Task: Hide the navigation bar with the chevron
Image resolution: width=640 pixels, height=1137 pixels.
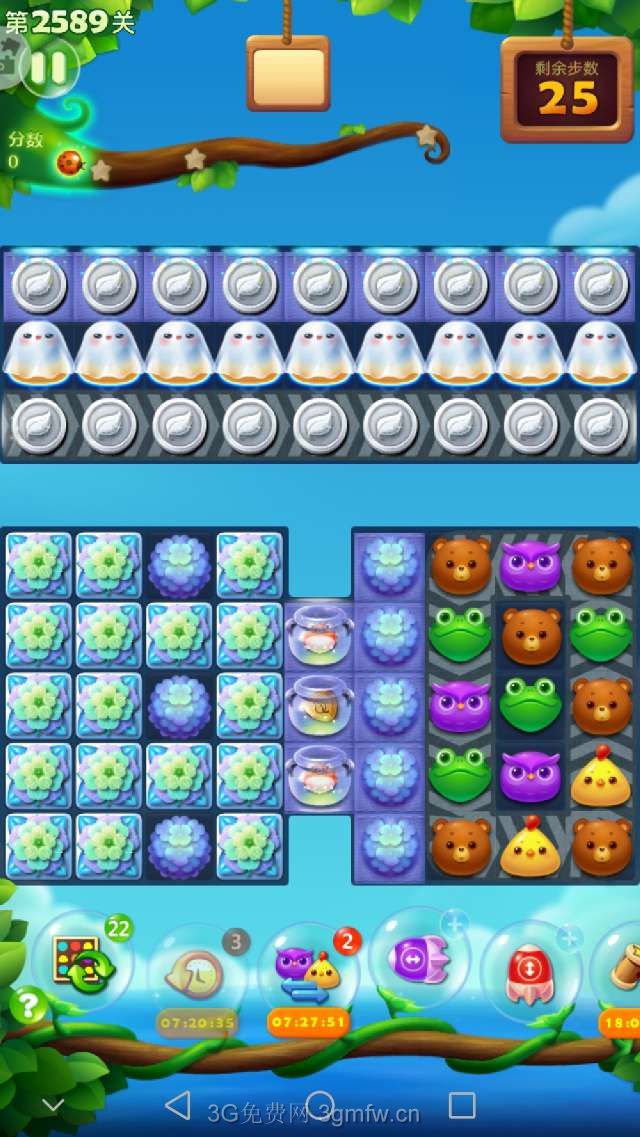Action: [x=53, y=1105]
